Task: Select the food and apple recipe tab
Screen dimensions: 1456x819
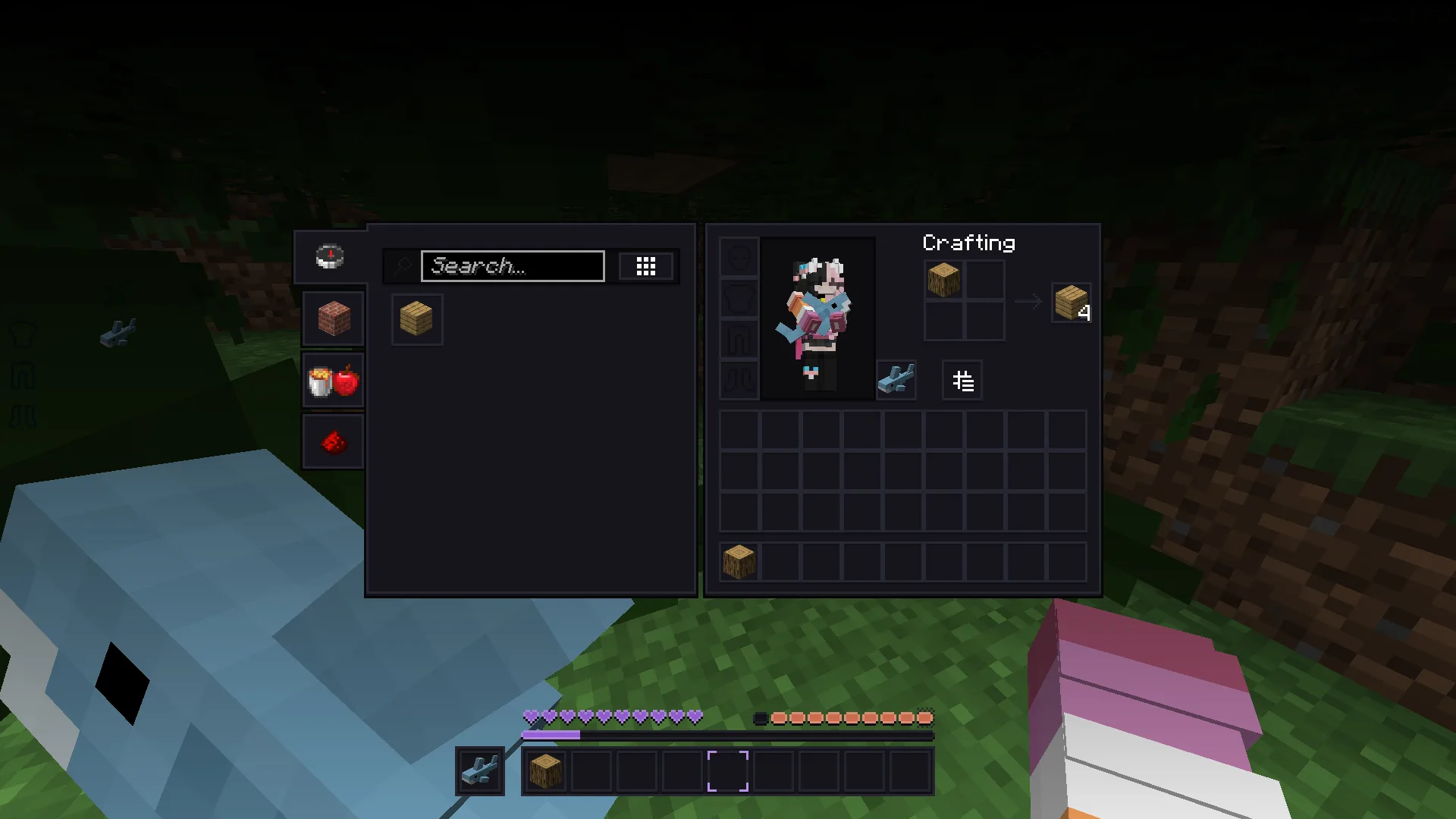Action: (x=334, y=381)
